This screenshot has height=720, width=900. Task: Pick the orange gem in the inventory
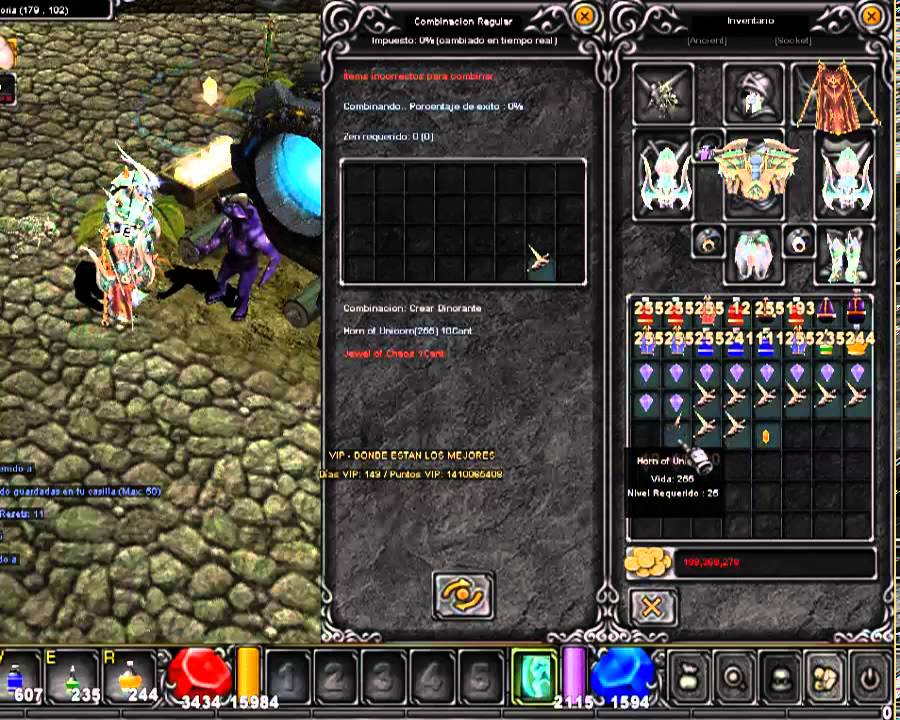(765, 436)
